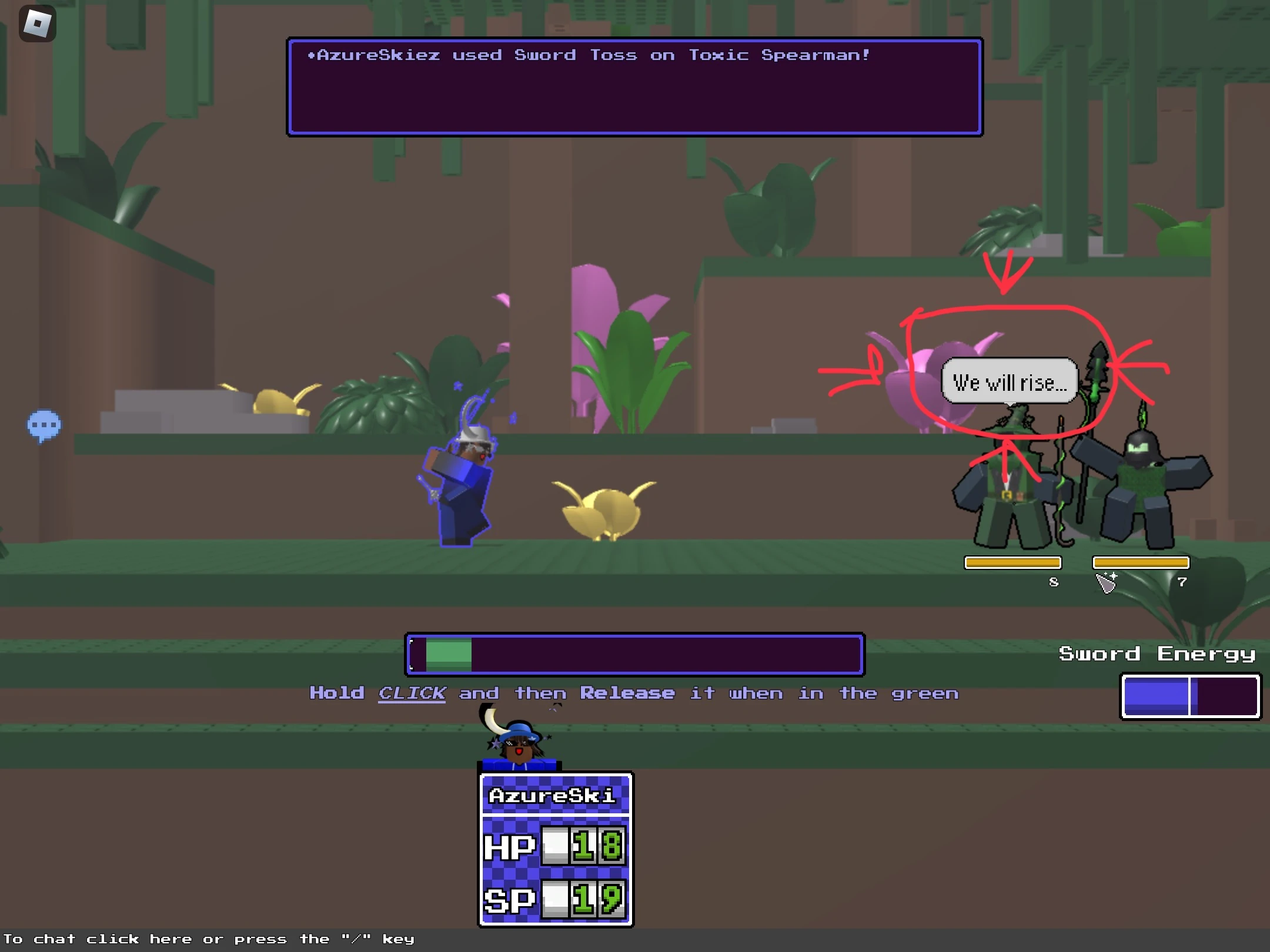The height and width of the screenshot is (952, 1270).
Task: Open the Roblox menu icon
Action: [37, 22]
